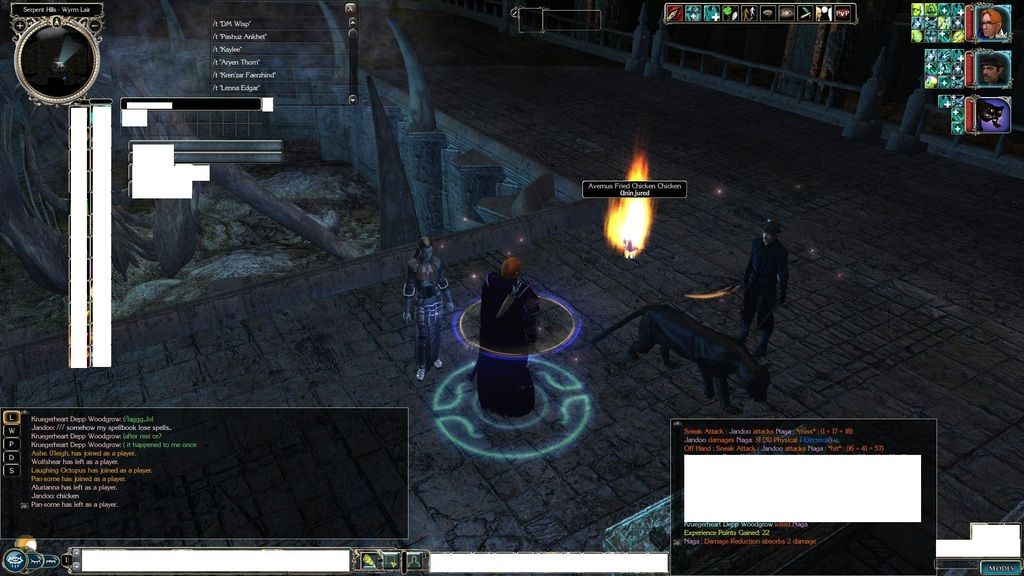Activate the red feather mode icon
This screenshot has width=1024, height=576.
click(674, 13)
